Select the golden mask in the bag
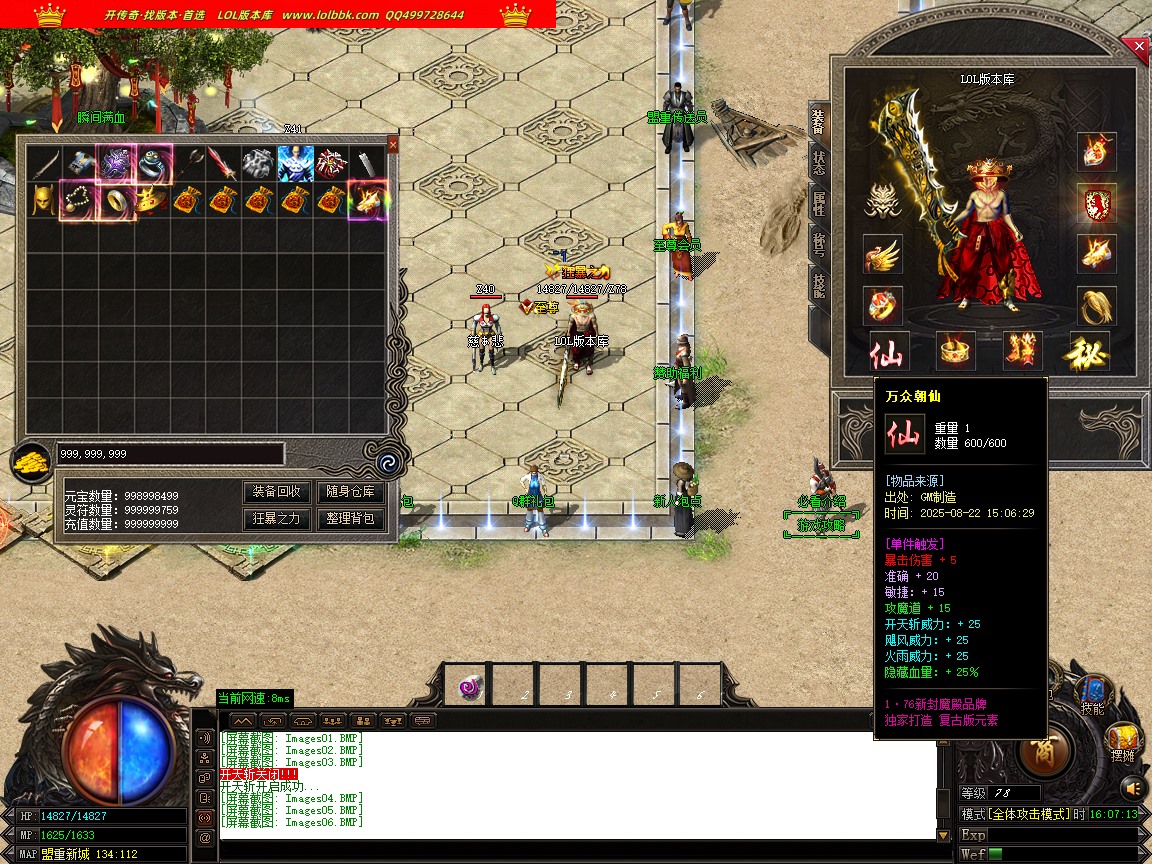Viewport: 1152px width, 864px height. click(x=43, y=200)
